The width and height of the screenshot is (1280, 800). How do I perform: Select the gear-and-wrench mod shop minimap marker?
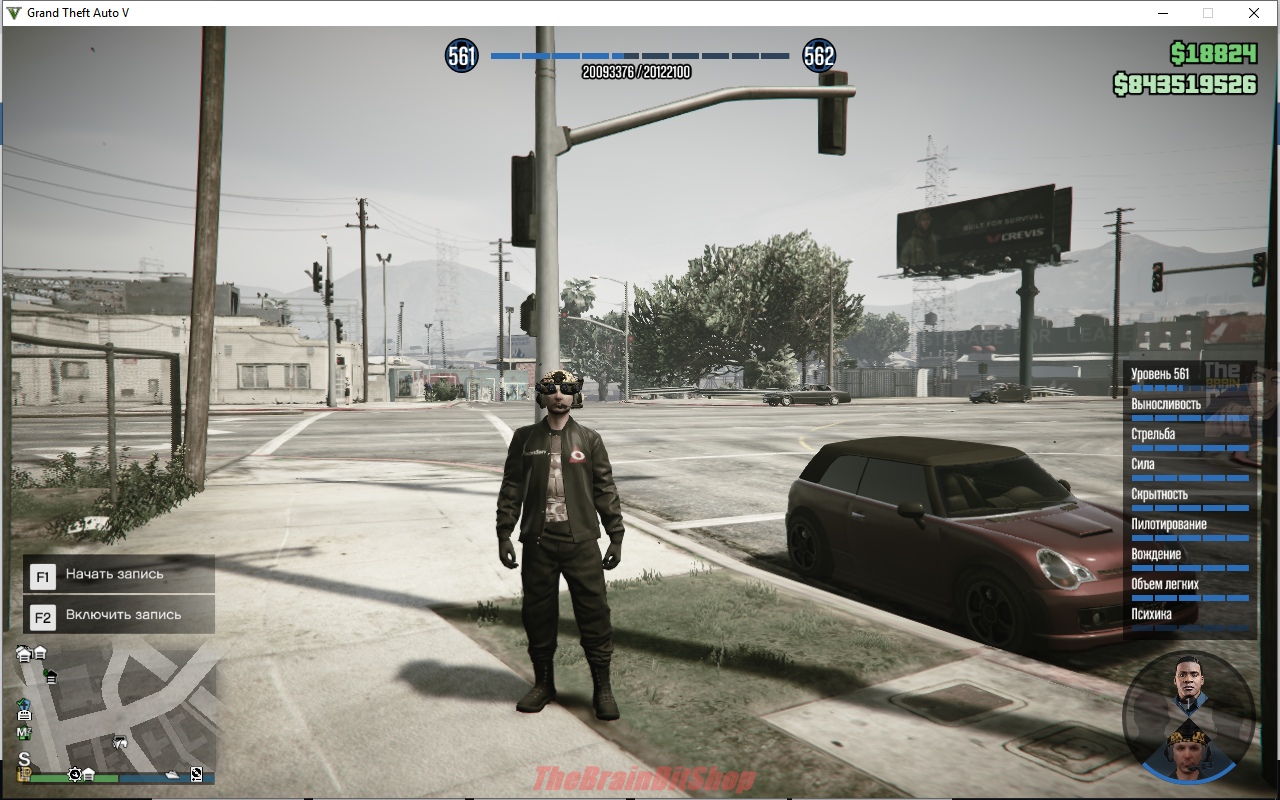coord(75,774)
